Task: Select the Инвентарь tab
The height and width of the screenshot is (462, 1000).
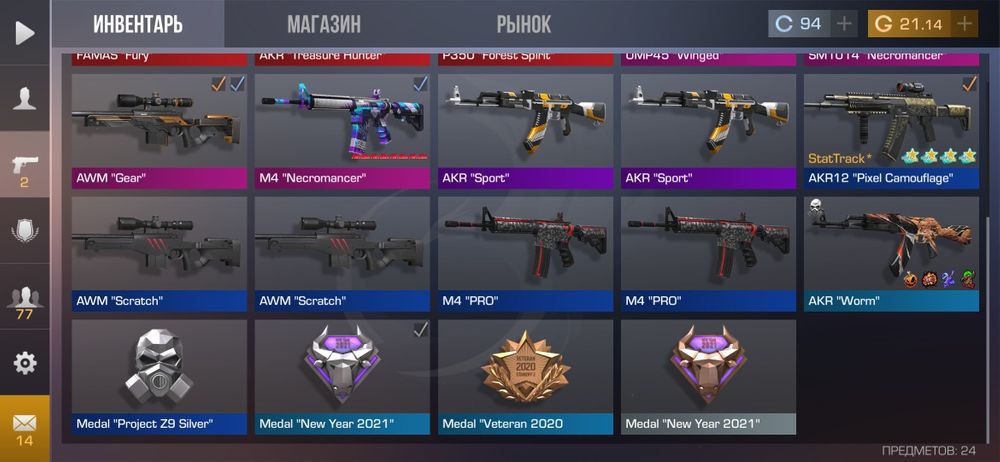Action: pyautogui.click(x=138, y=24)
